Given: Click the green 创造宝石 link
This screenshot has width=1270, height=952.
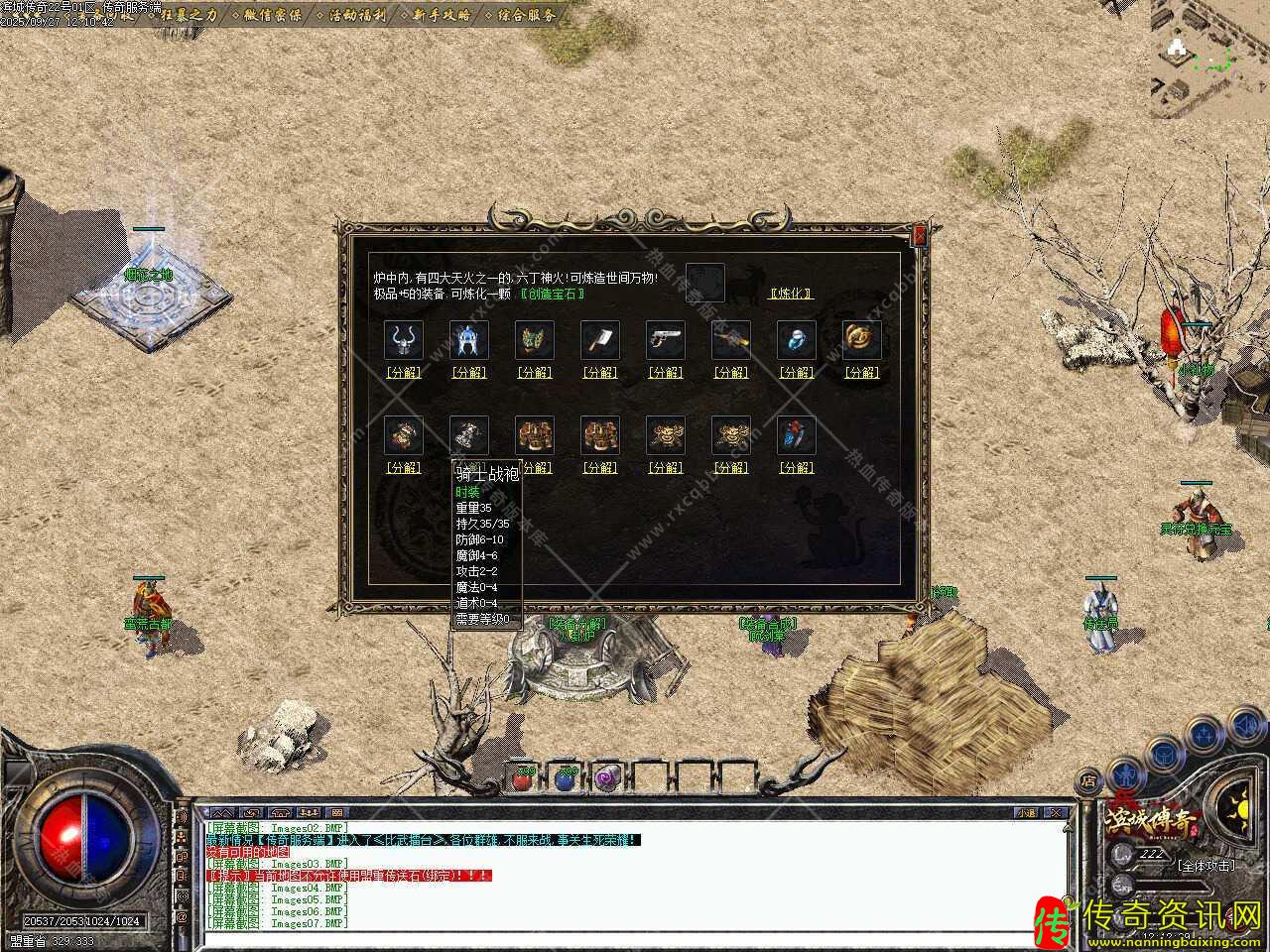Looking at the screenshot, I should (x=552, y=294).
